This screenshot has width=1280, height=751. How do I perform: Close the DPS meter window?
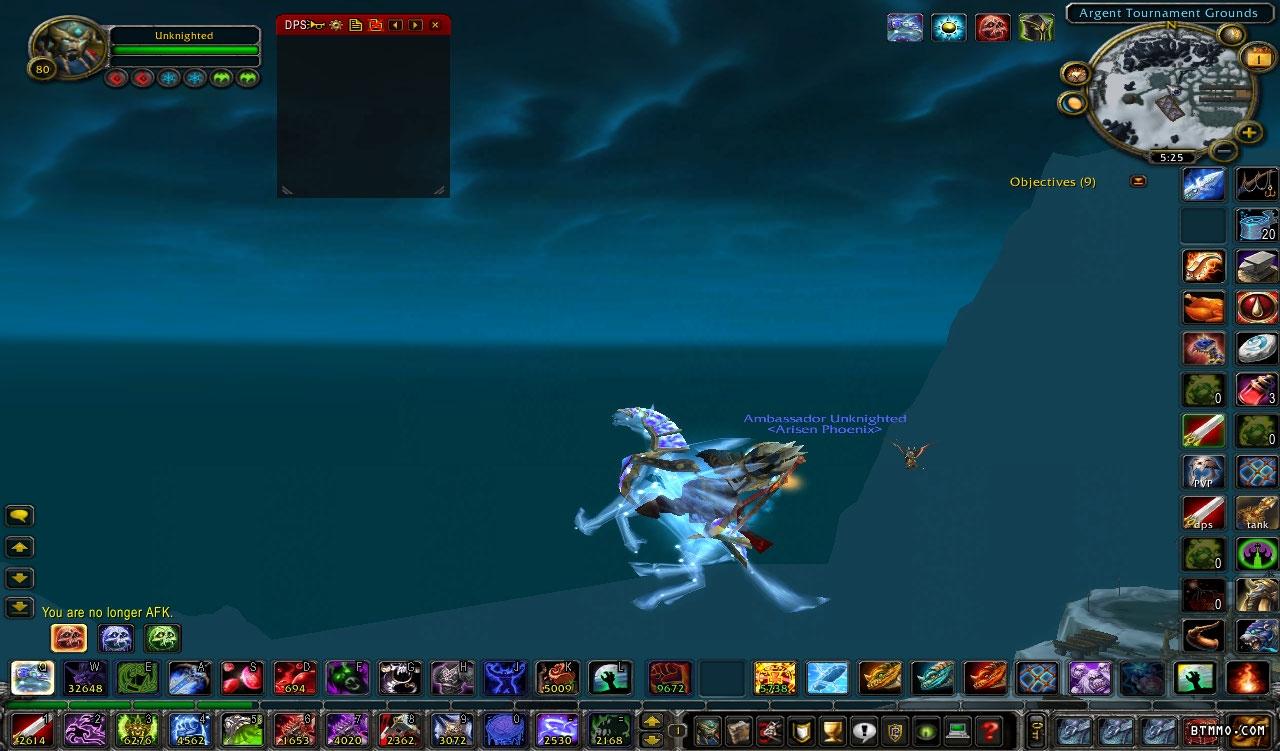tap(435, 25)
